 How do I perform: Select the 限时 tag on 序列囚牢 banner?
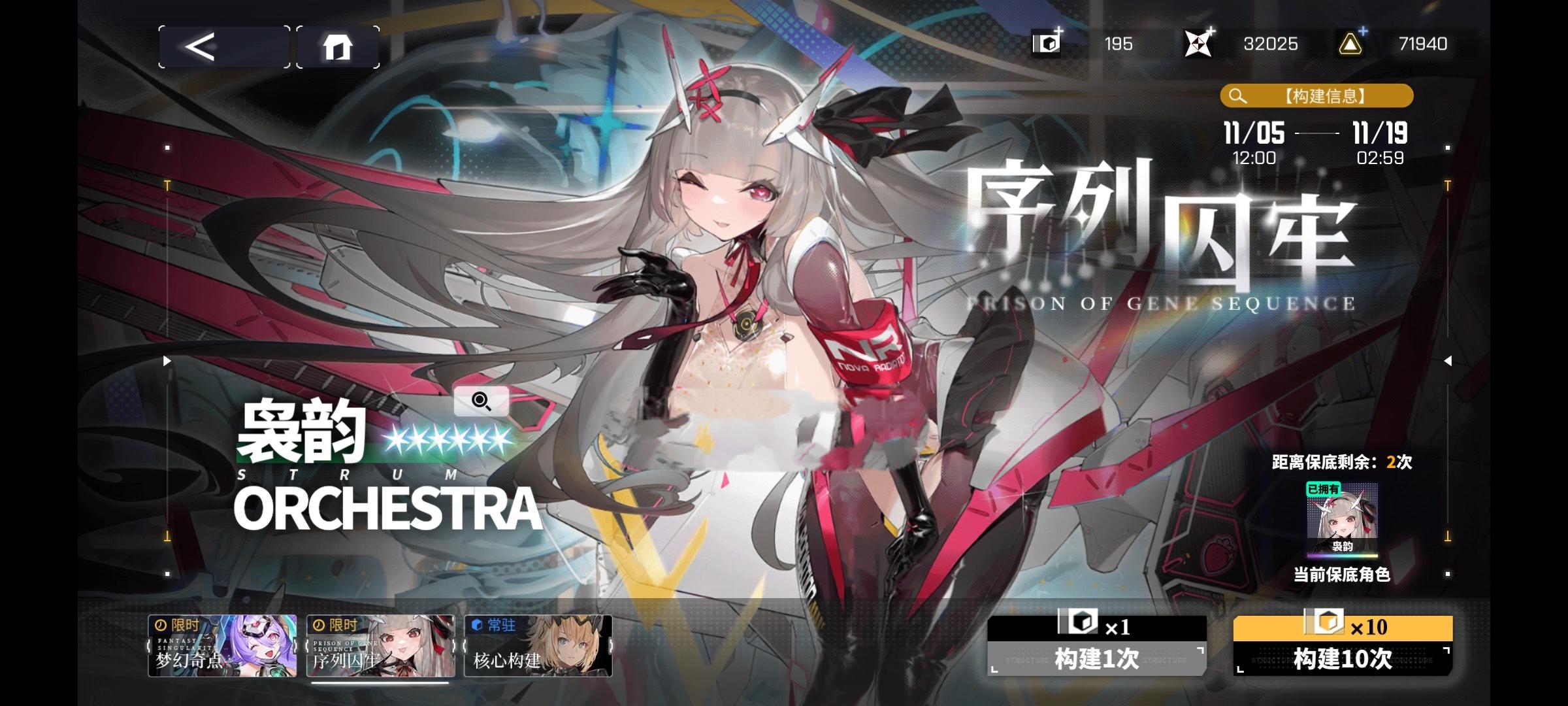pyautogui.click(x=340, y=625)
